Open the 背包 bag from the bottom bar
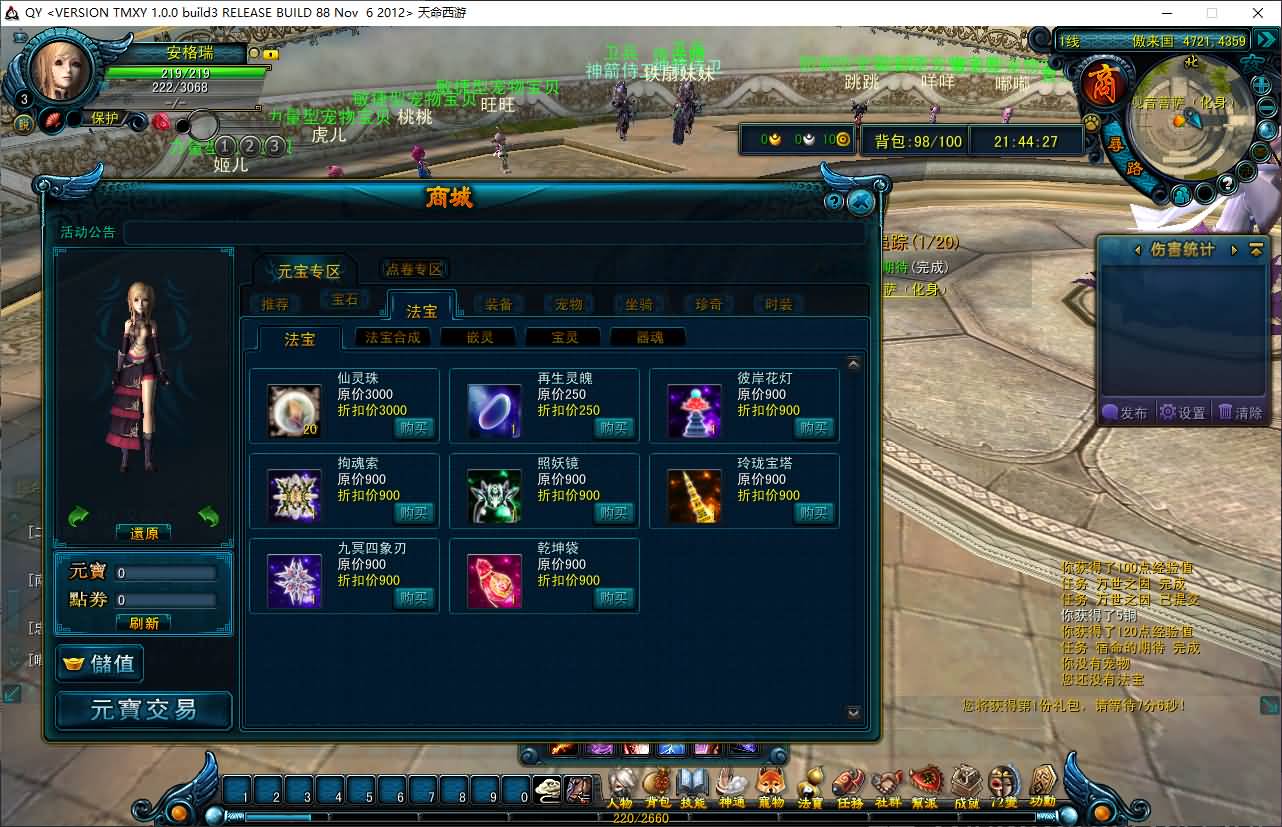Screen dimensions: 1282x827 [x=657, y=786]
